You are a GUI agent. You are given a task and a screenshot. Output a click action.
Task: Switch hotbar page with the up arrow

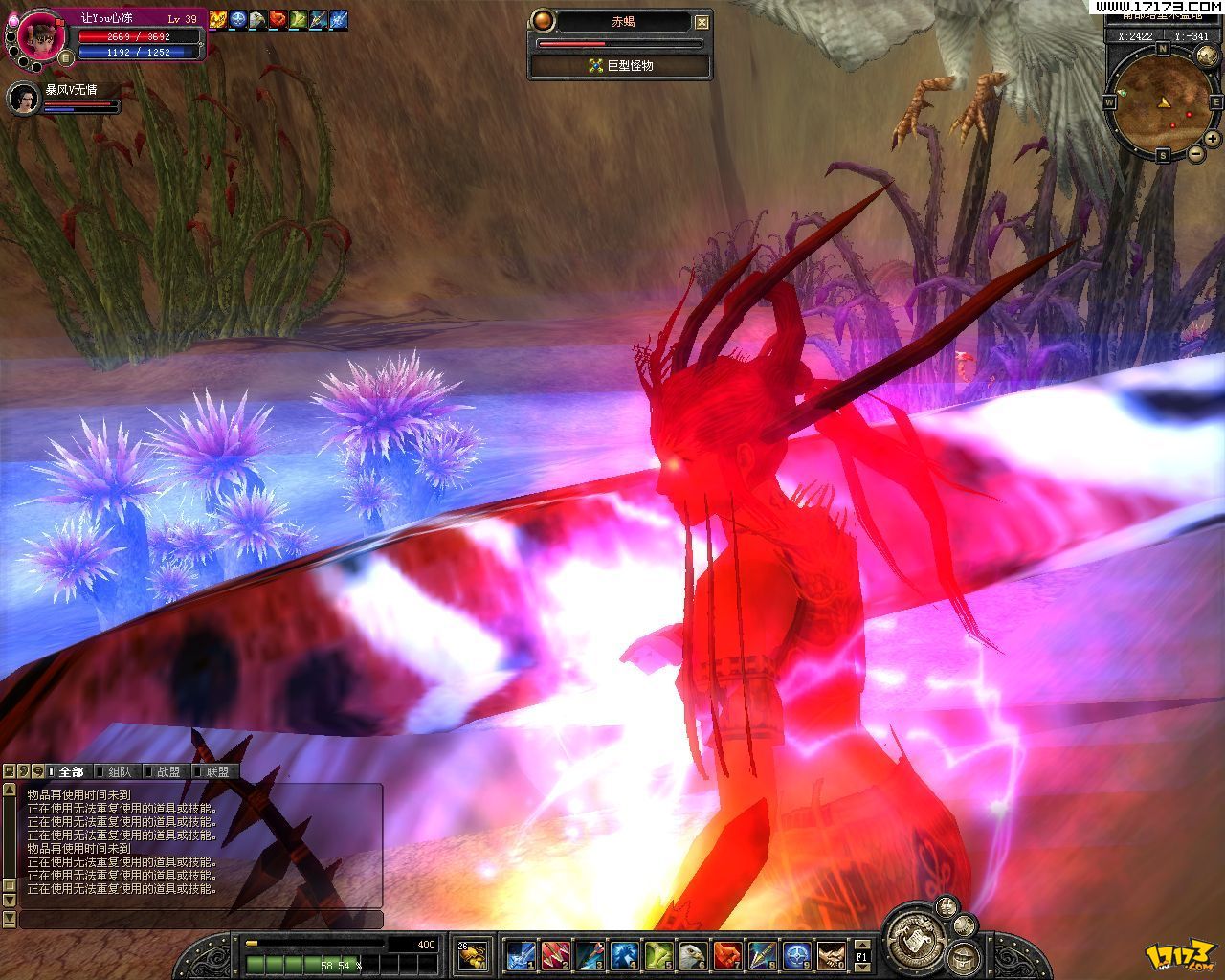click(861, 944)
